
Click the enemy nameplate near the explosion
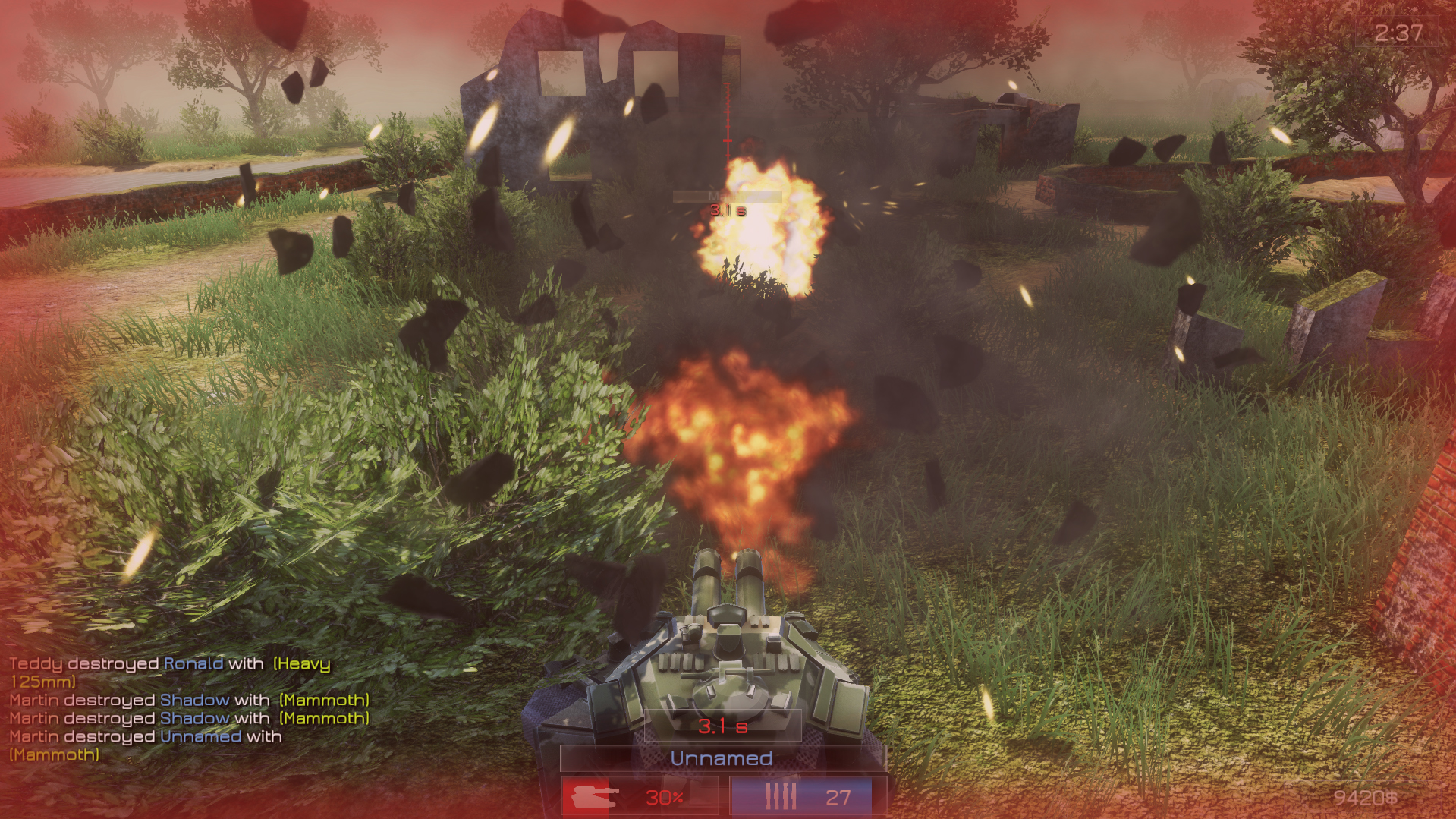click(727, 197)
